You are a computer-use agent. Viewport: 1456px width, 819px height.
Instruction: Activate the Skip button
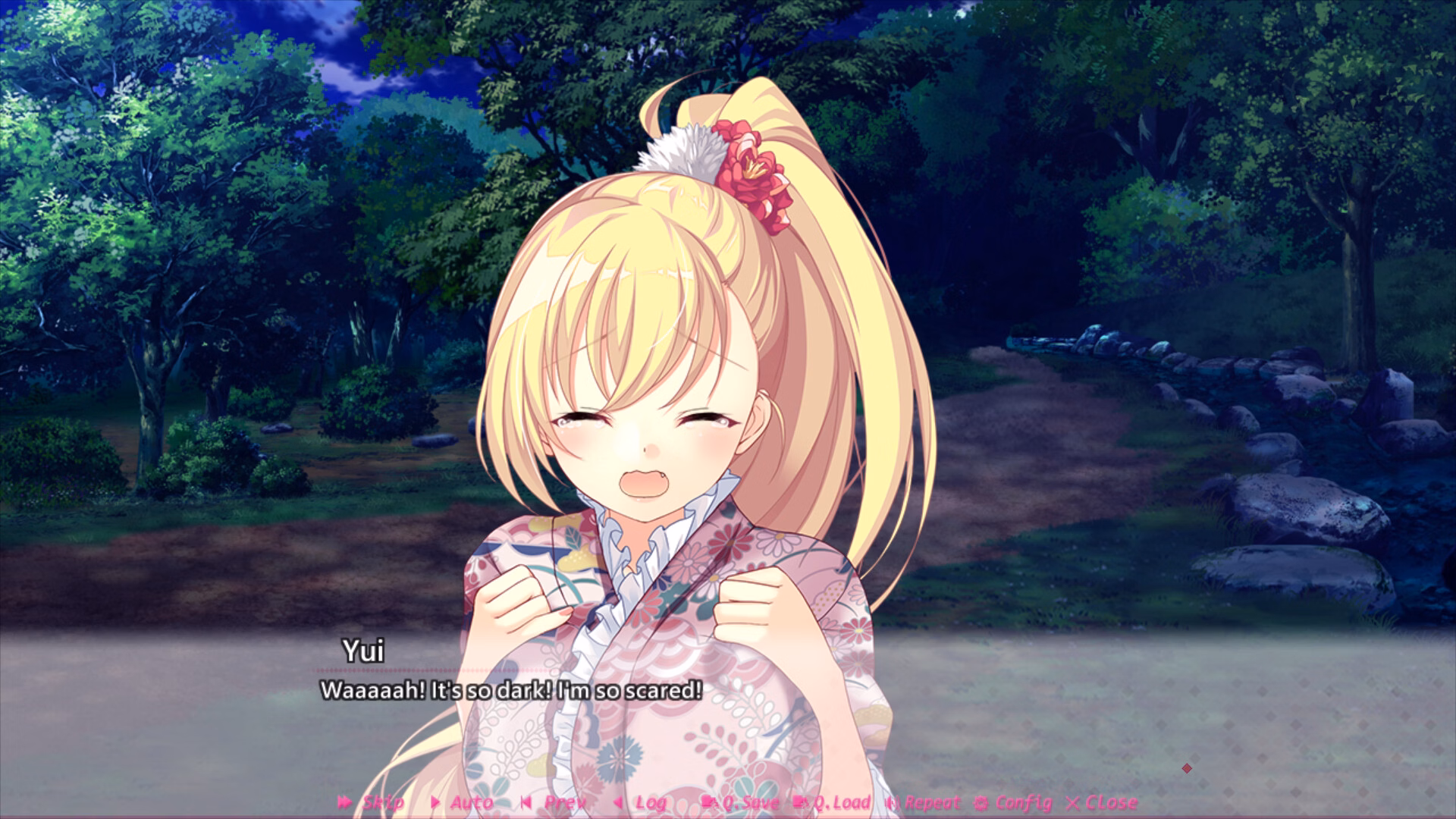pos(371,802)
